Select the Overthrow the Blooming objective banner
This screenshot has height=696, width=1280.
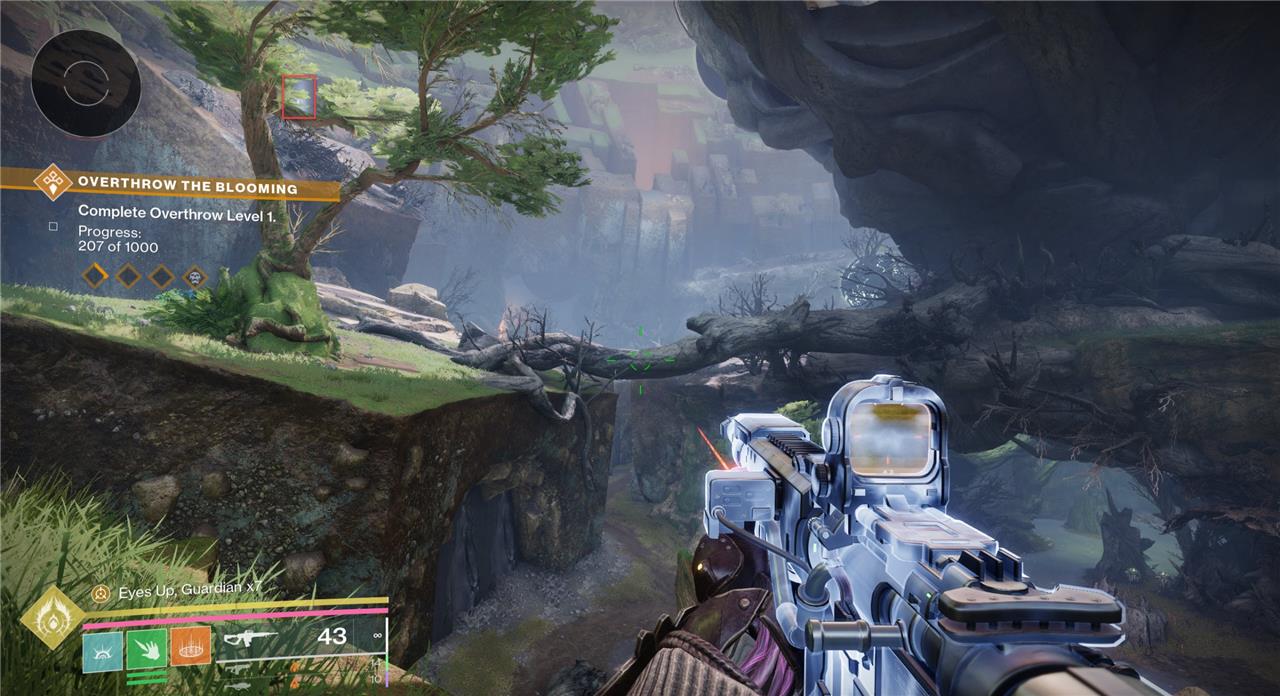pyautogui.click(x=187, y=187)
